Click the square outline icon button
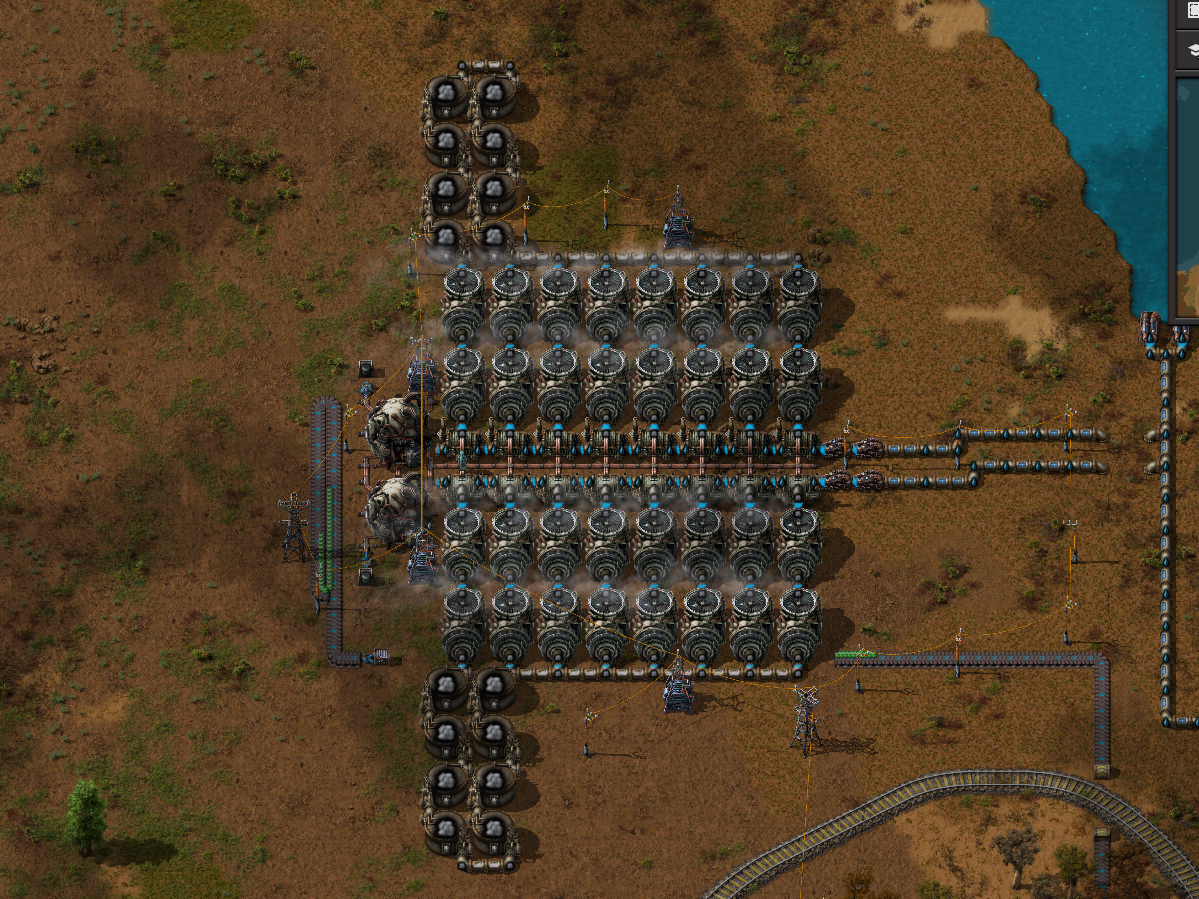1199x899 pixels. pos(1193,11)
